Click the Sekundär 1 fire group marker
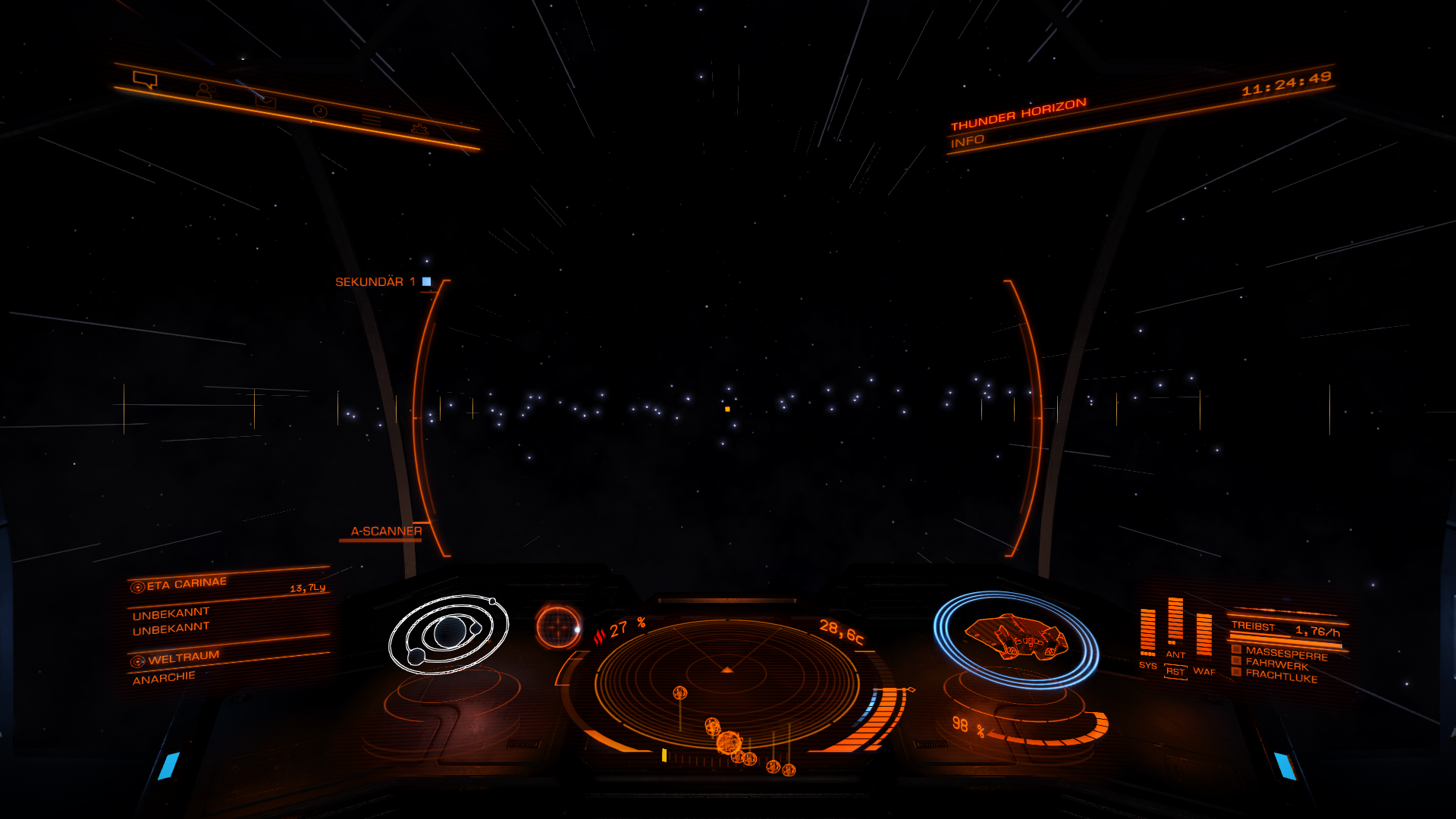The width and height of the screenshot is (1456, 819). pyautogui.click(x=426, y=281)
